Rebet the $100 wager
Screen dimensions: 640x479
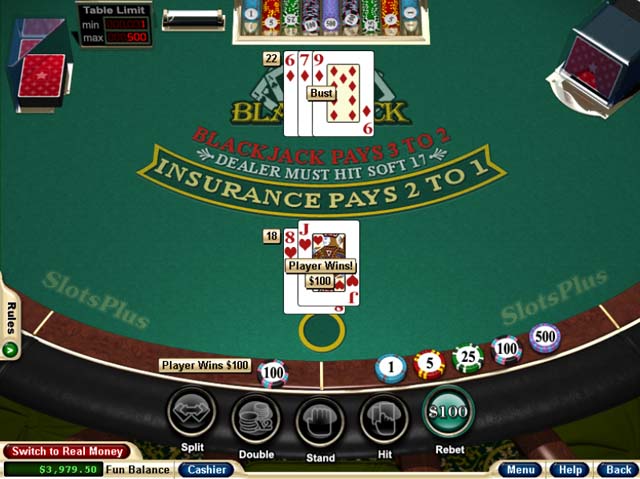pyautogui.click(x=448, y=414)
